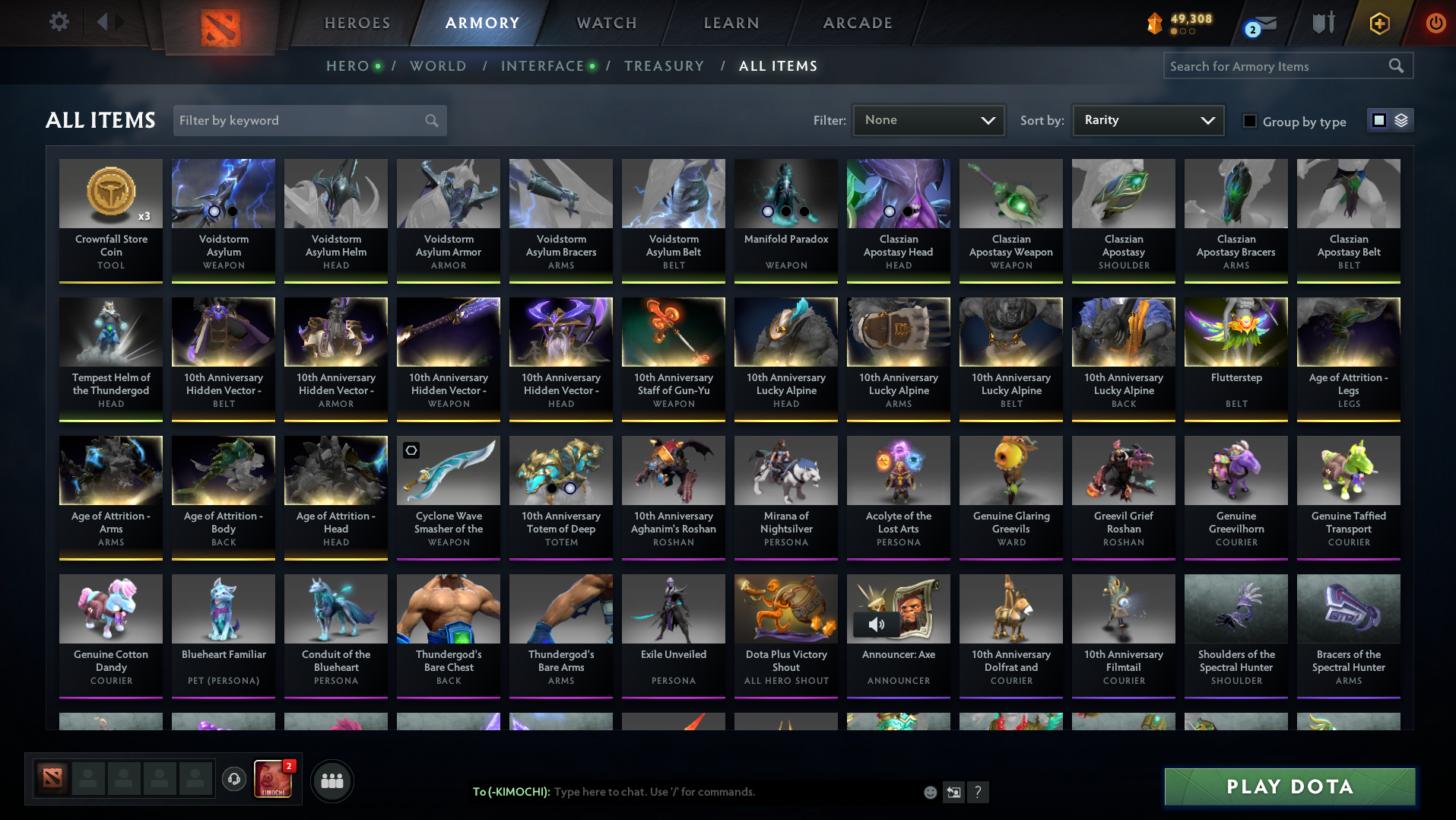Viewport: 1456px width, 820px height.
Task: Click the golden Dota Plus hexagon icon
Action: pos(1378,23)
